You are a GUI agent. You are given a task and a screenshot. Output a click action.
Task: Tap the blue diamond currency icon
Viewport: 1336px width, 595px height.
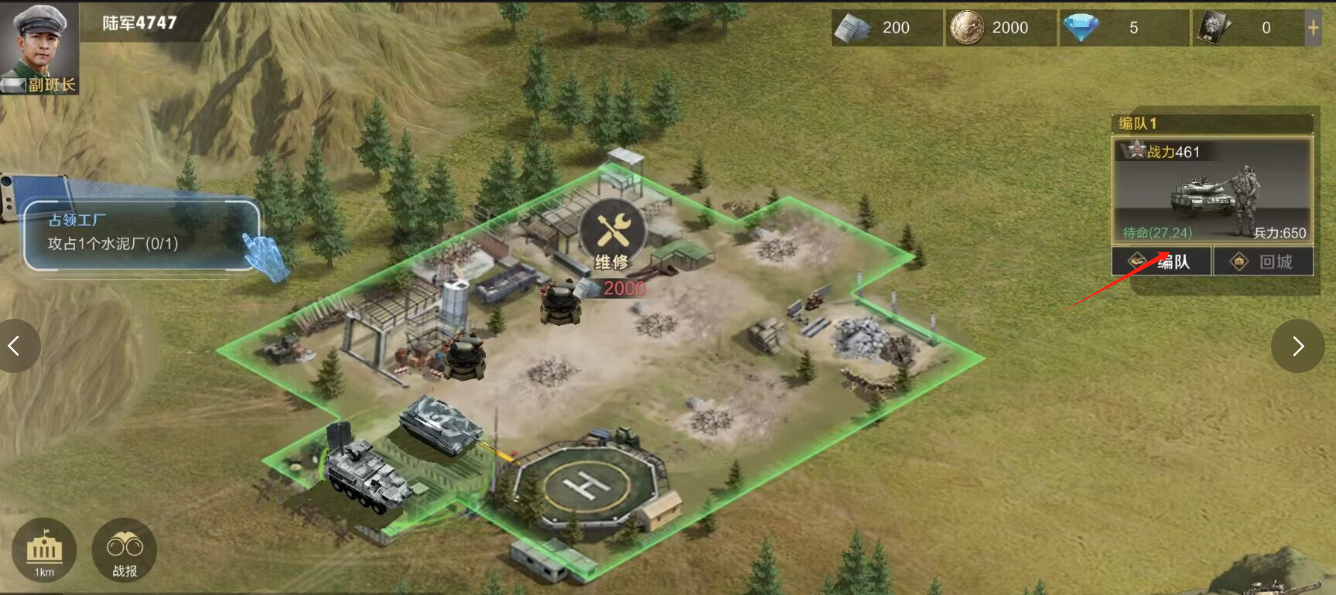[1080, 28]
